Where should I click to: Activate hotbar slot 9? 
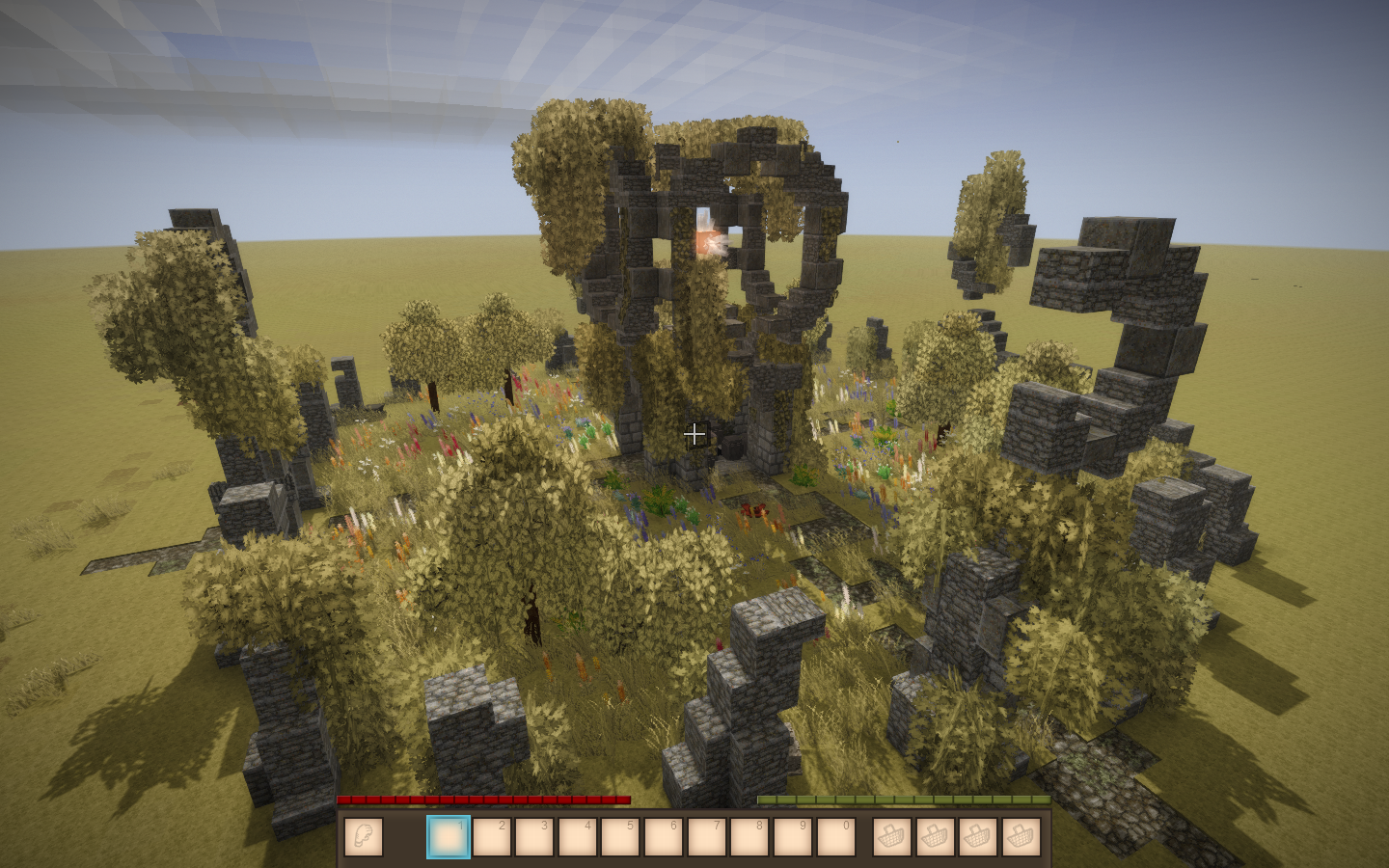(792, 837)
